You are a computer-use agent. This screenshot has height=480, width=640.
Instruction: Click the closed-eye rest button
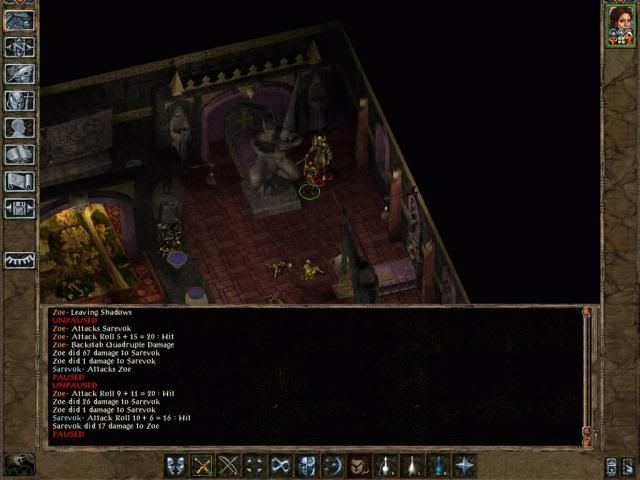19,259
